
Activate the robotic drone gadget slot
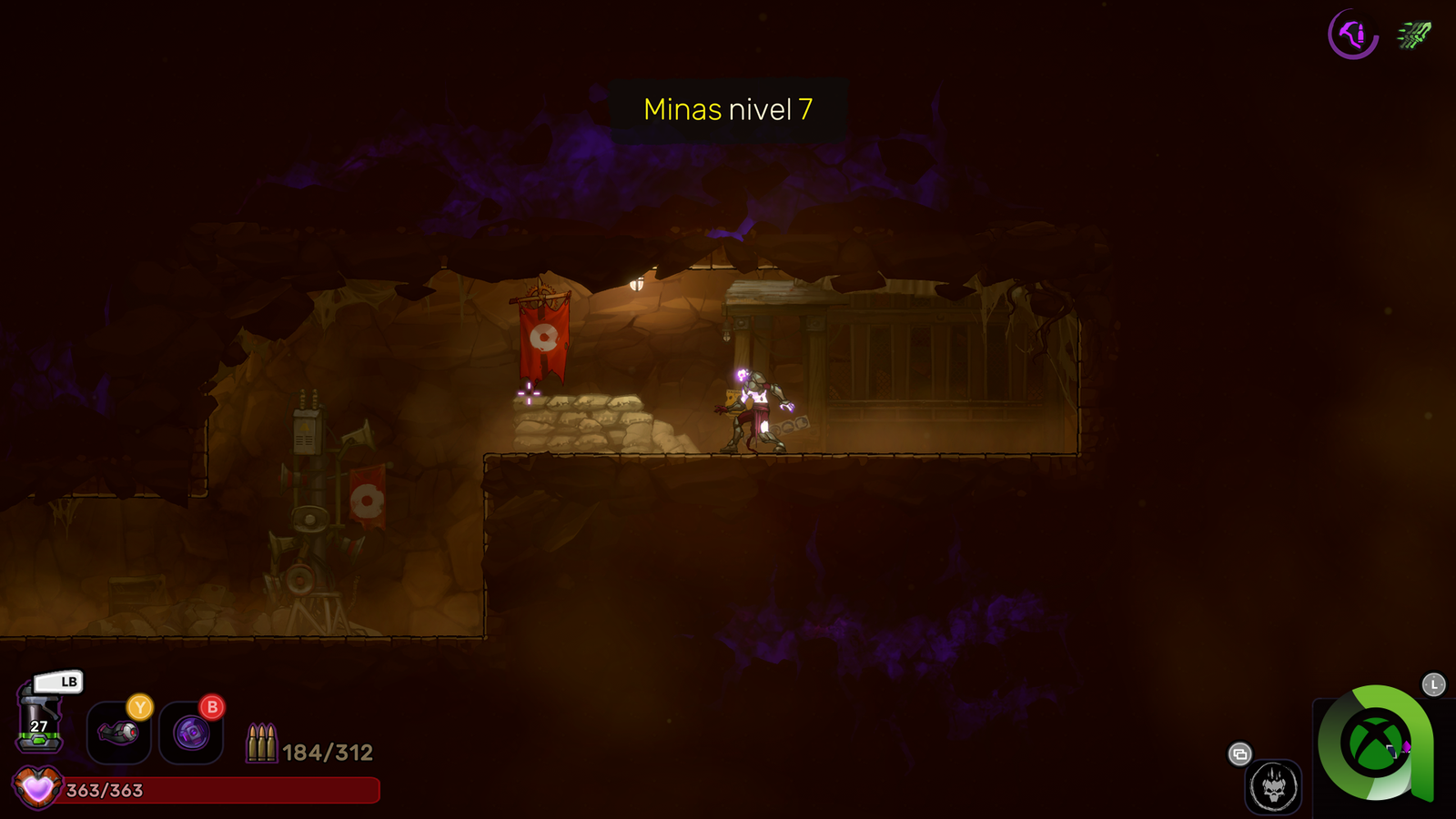[118, 733]
